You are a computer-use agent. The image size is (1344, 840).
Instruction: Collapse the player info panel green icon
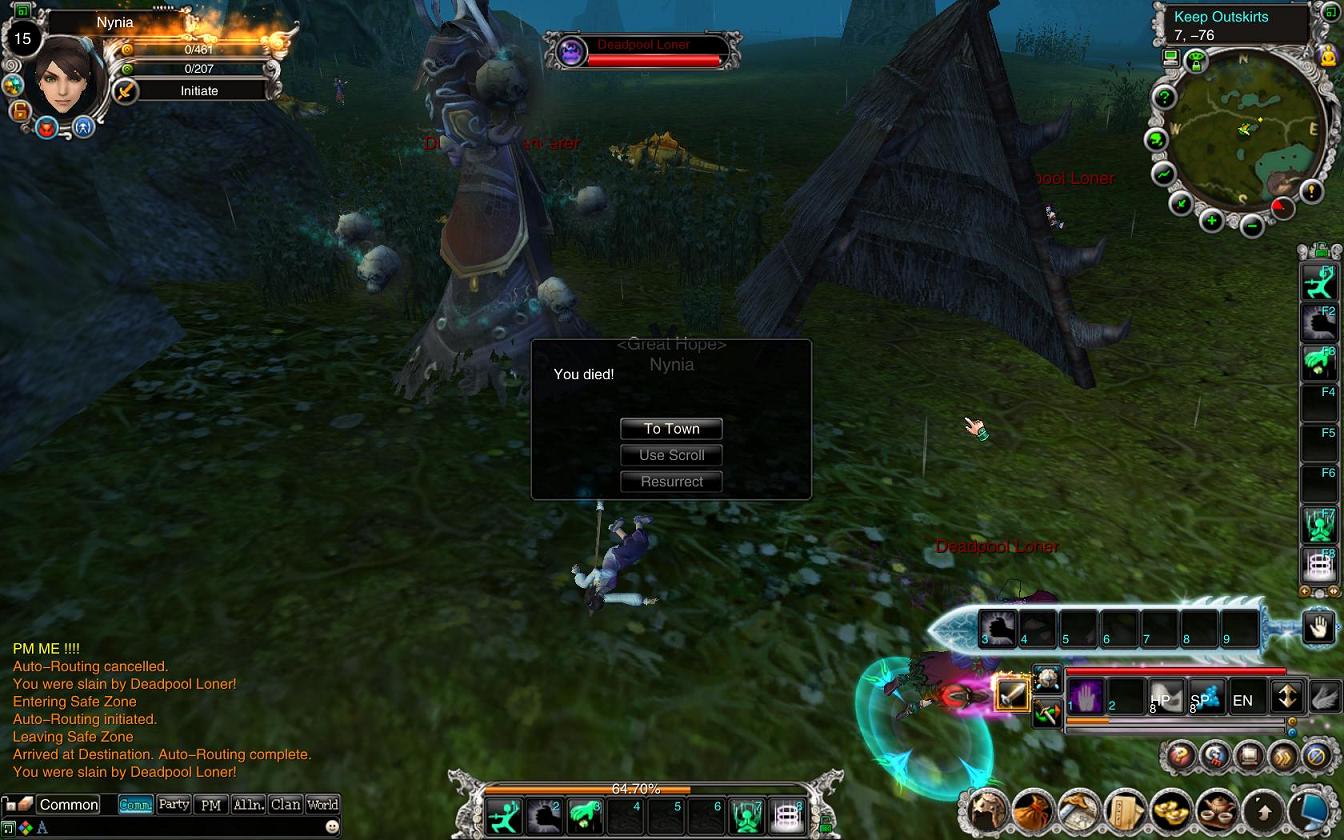coord(22,12)
